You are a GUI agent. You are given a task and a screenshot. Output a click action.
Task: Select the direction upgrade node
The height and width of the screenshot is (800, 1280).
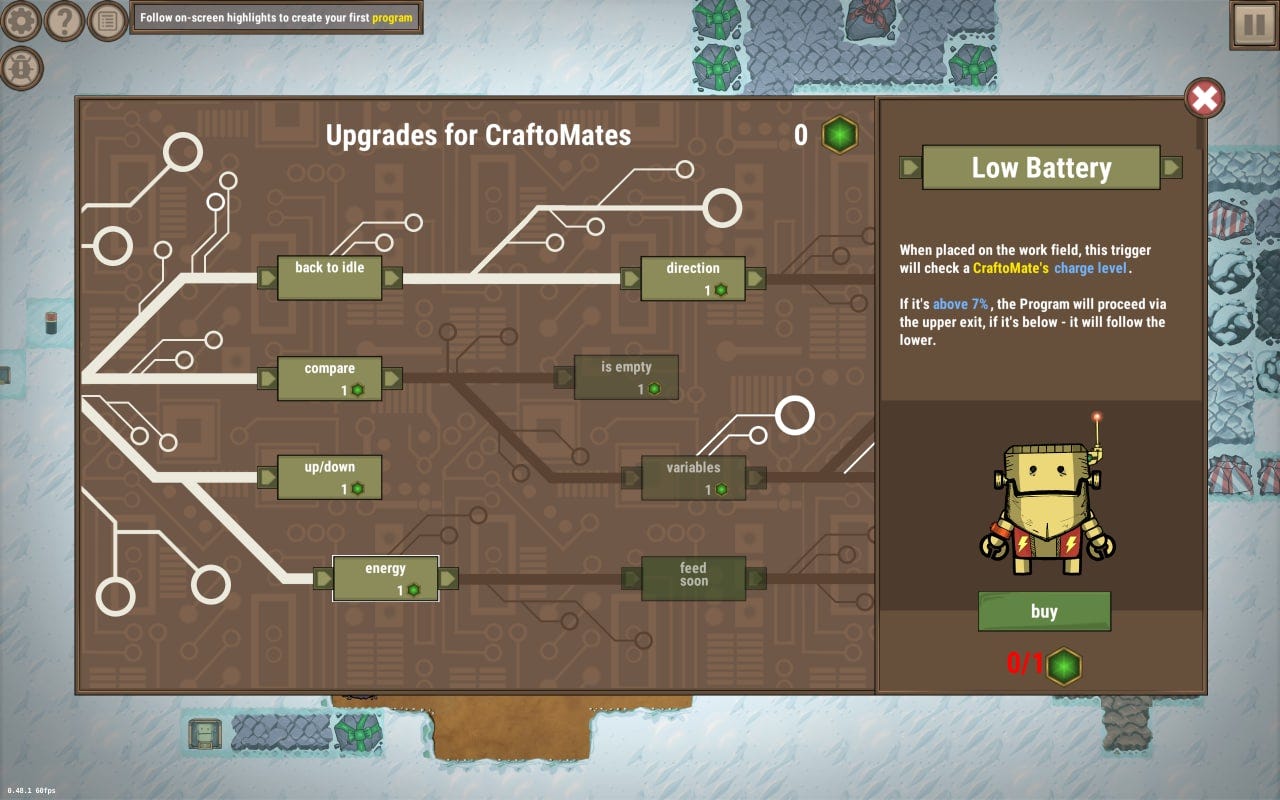692,278
